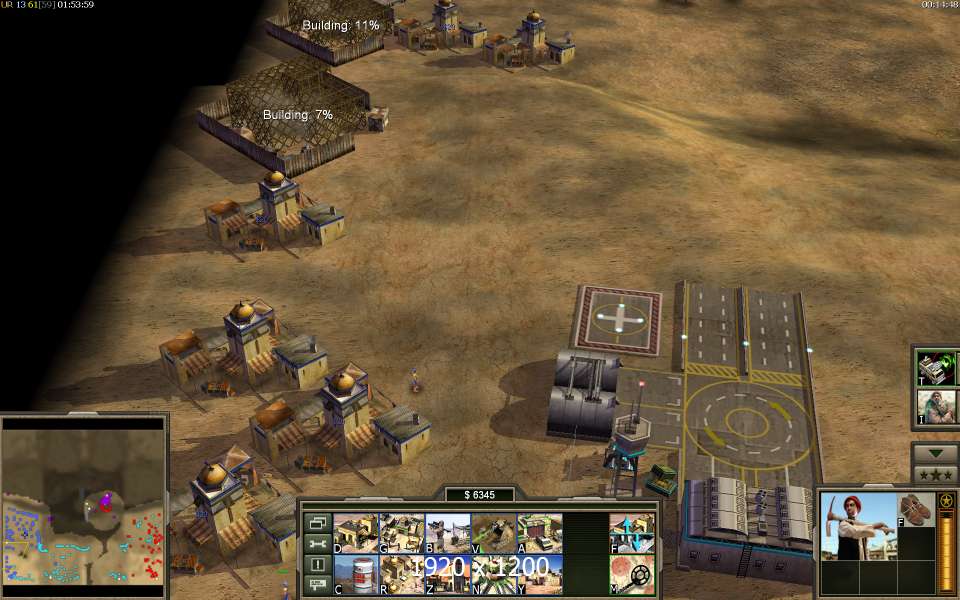The height and width of the screenshot is (600, 960).
Task: Click the selected worker portrait
Action: tap(856, 526)
